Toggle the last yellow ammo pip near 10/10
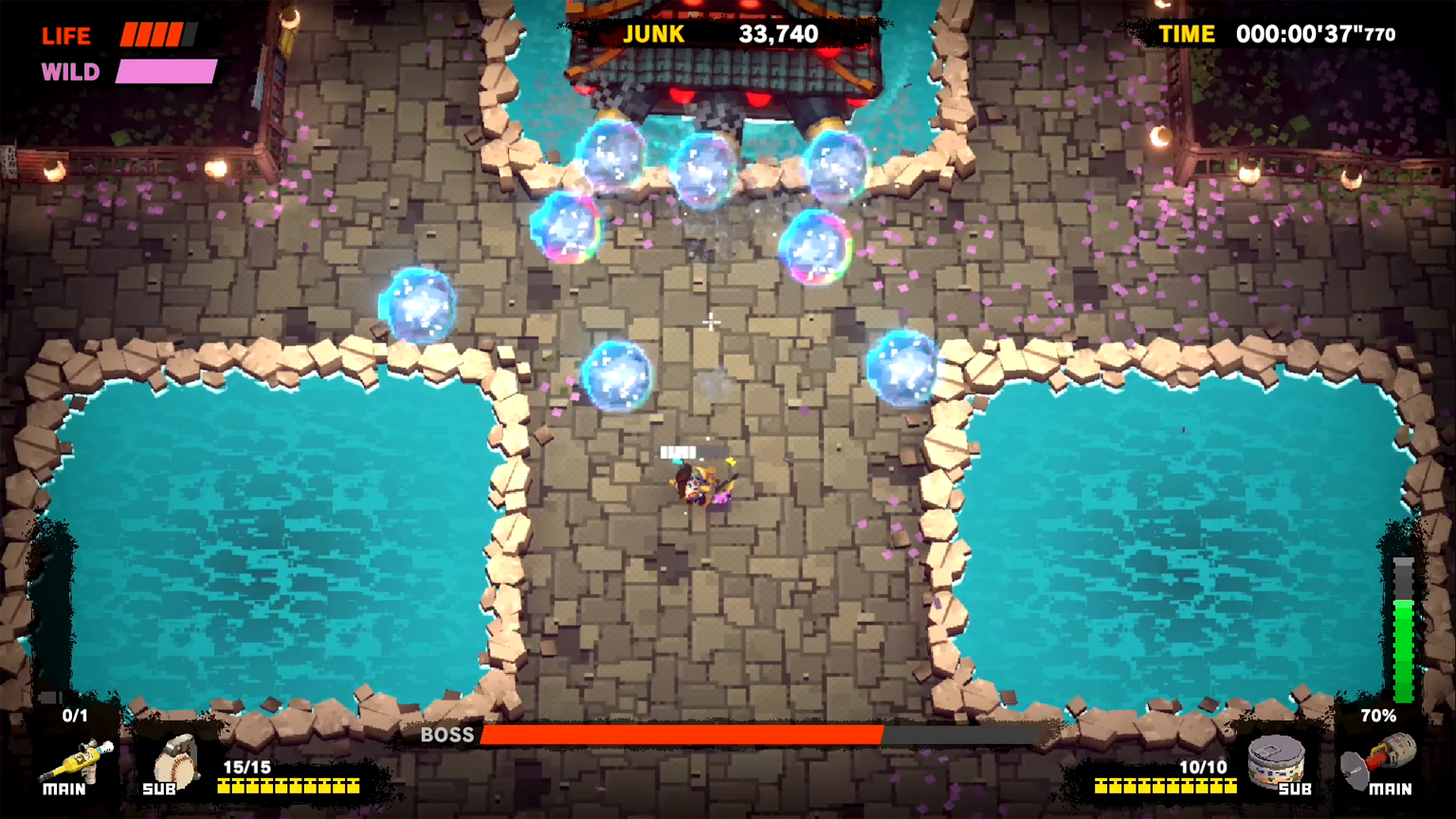 point(1232,785)
